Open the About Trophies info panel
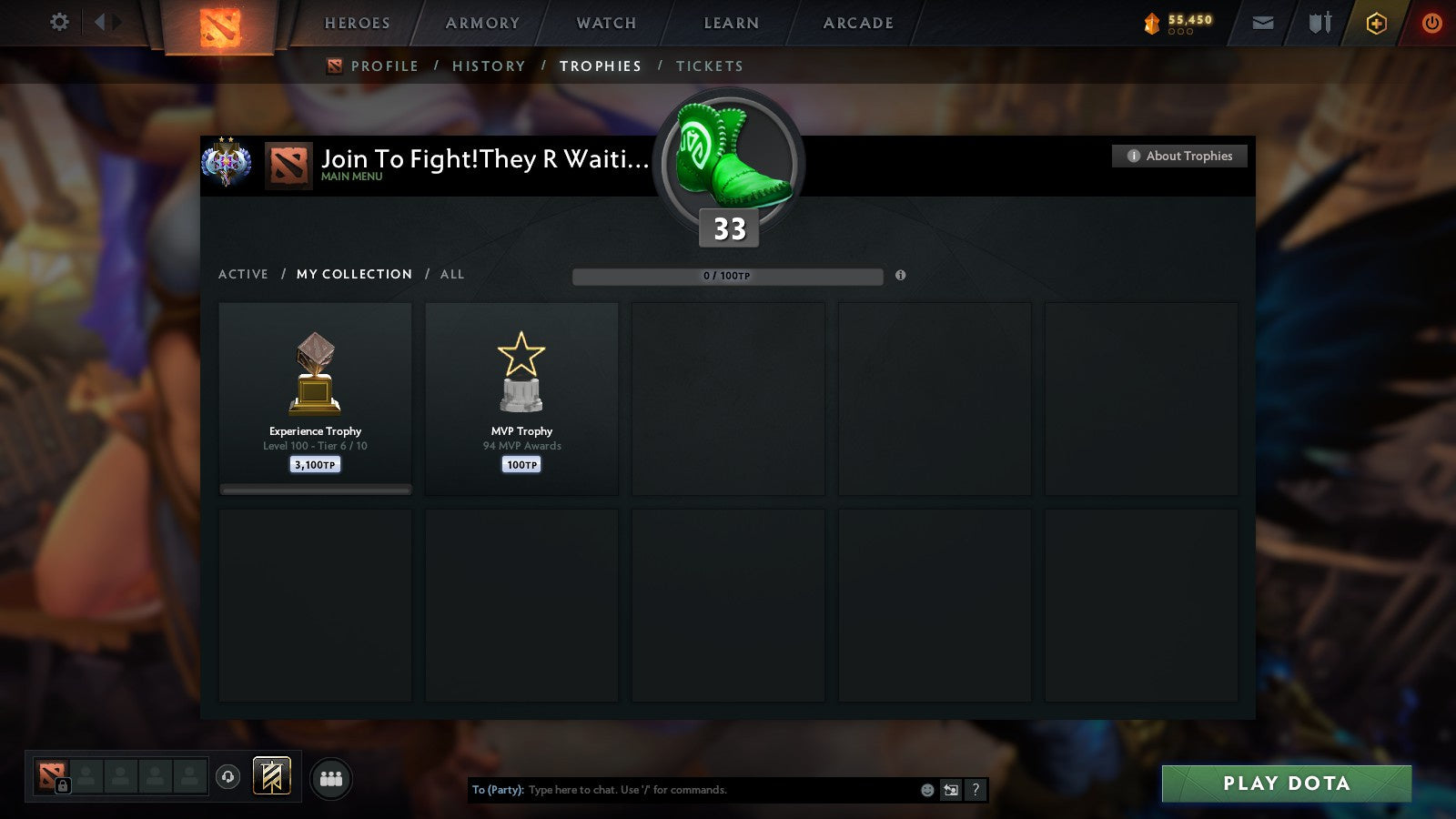 pos(1178,156)
